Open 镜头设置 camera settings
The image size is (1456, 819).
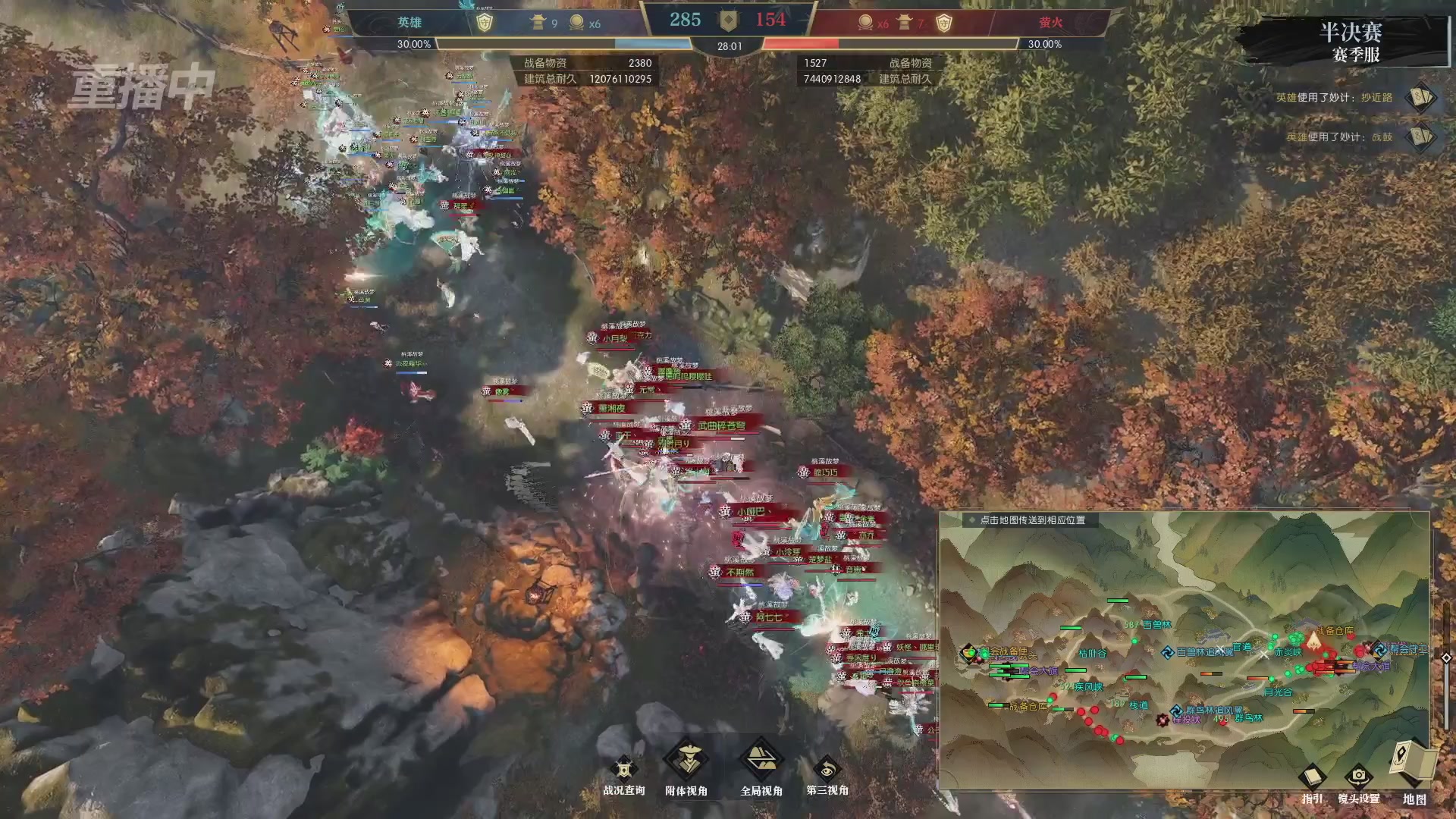point(1358,778)
